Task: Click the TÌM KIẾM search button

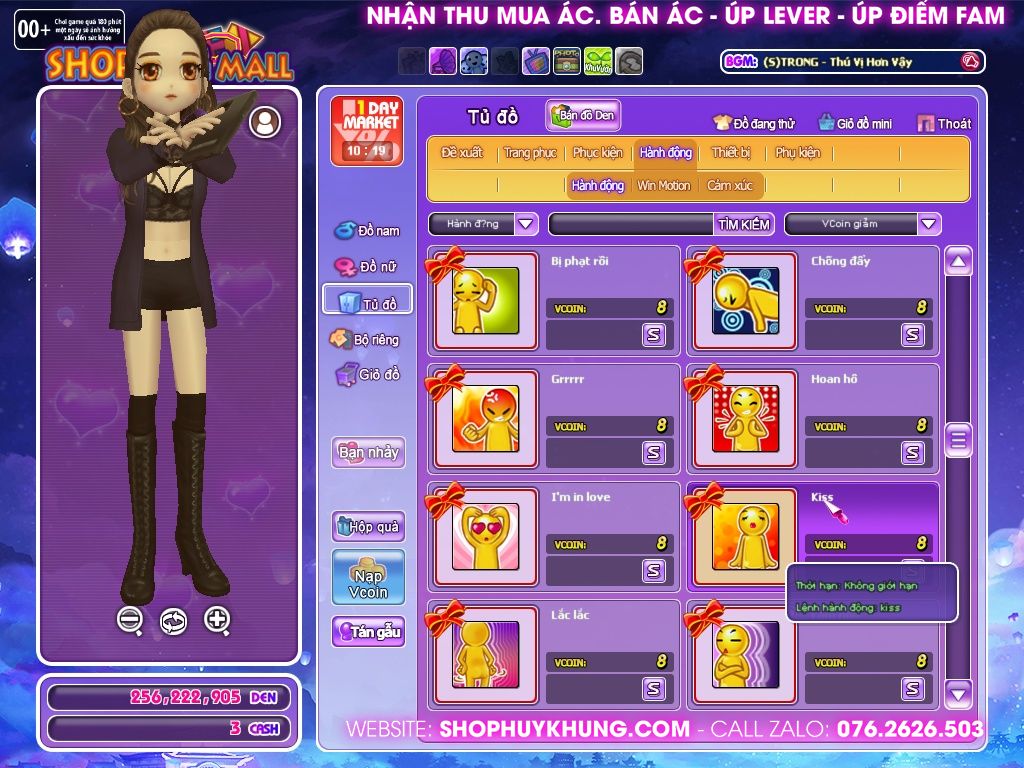Action: tap(744, 224)
